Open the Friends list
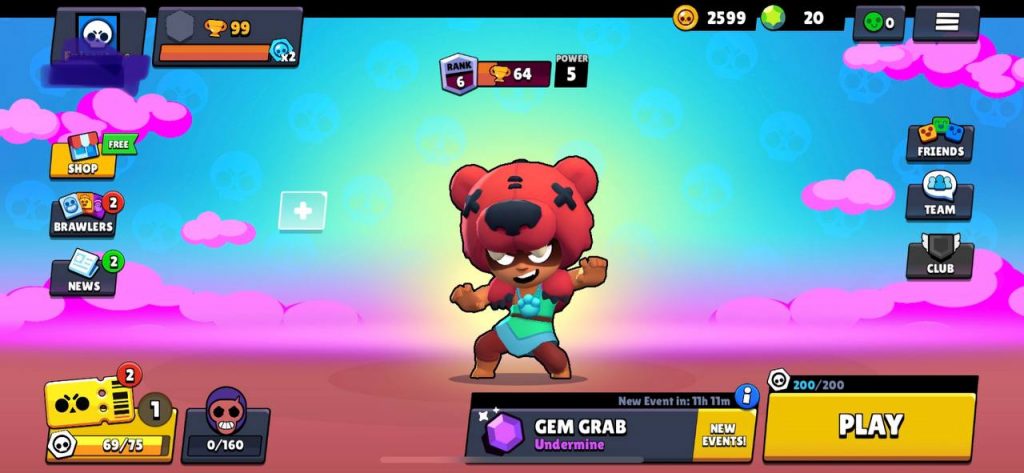 click(940, 140)
